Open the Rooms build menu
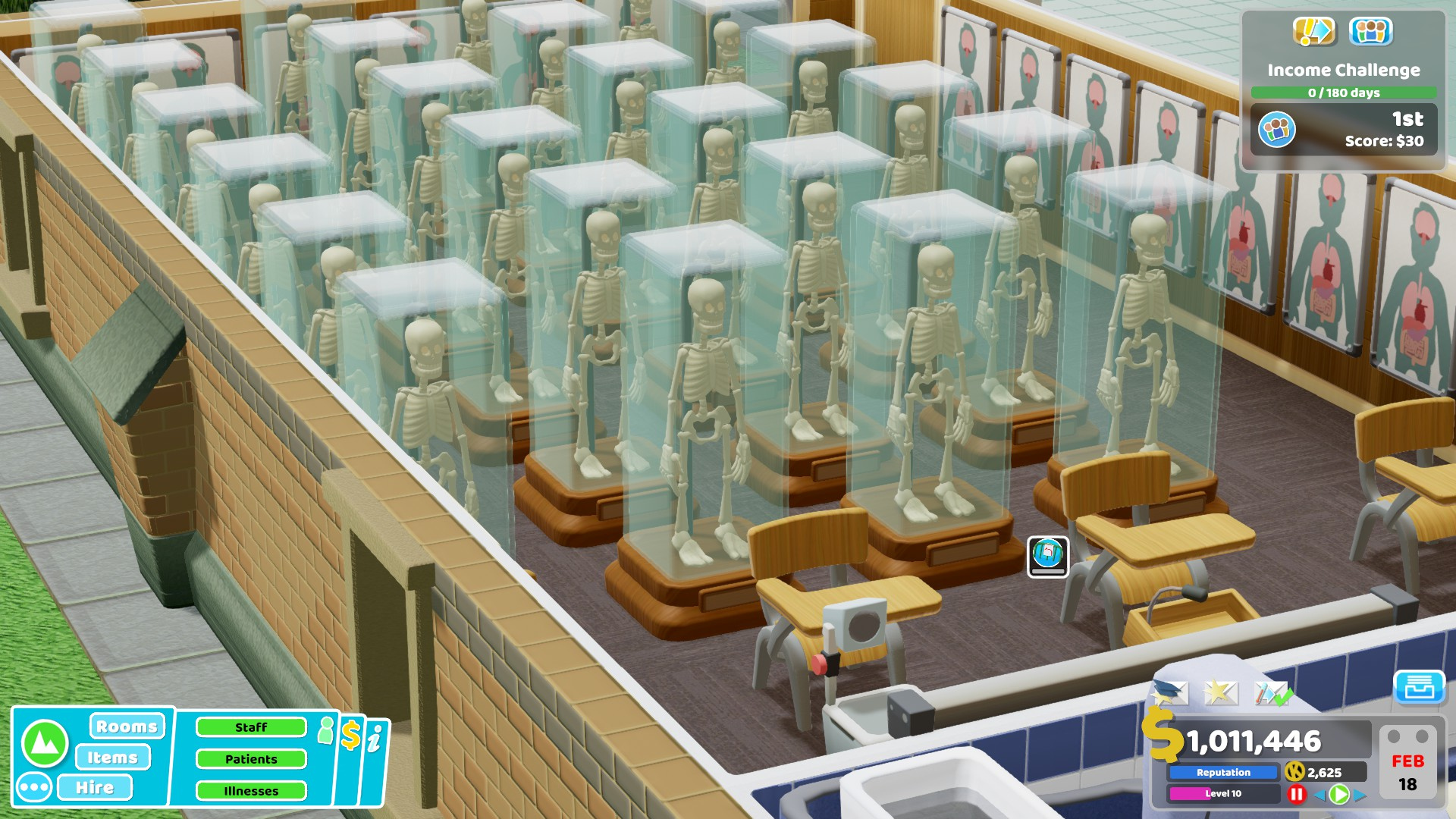 coord(127,726)
